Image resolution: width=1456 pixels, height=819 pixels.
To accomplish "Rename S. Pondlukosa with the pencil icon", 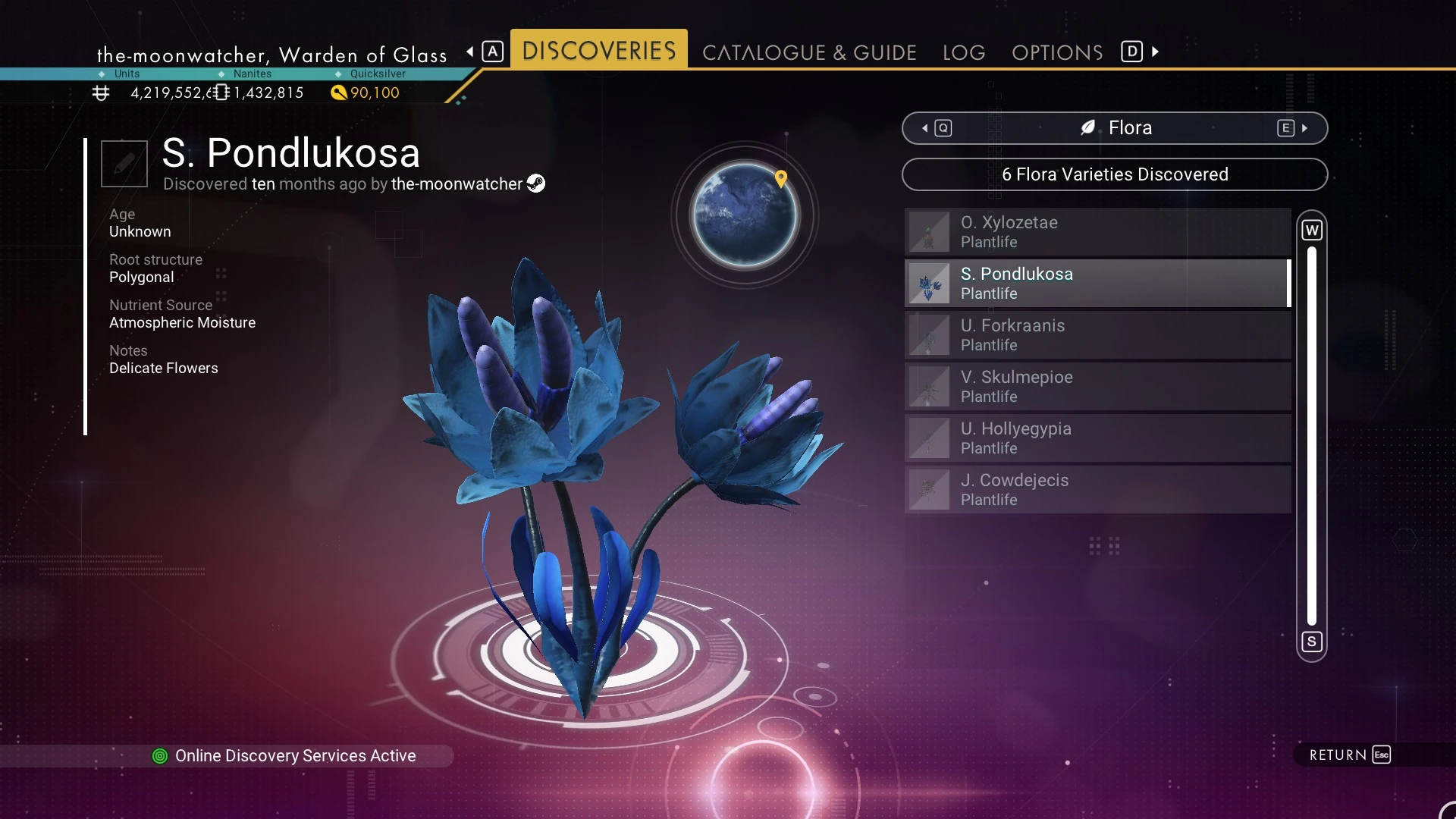I will (x=124, y=163).
